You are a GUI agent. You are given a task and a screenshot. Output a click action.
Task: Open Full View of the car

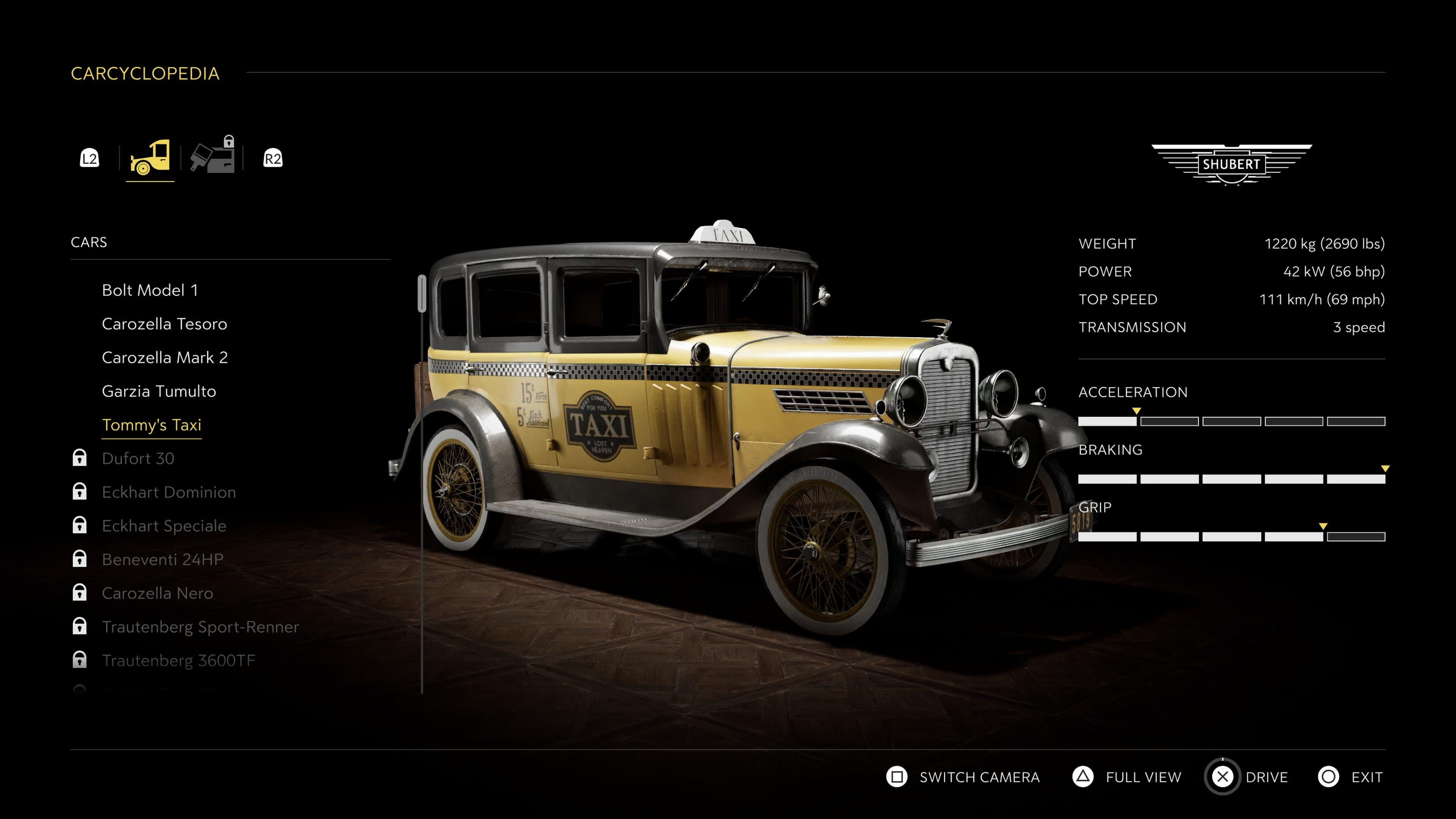coord(1127,777)
